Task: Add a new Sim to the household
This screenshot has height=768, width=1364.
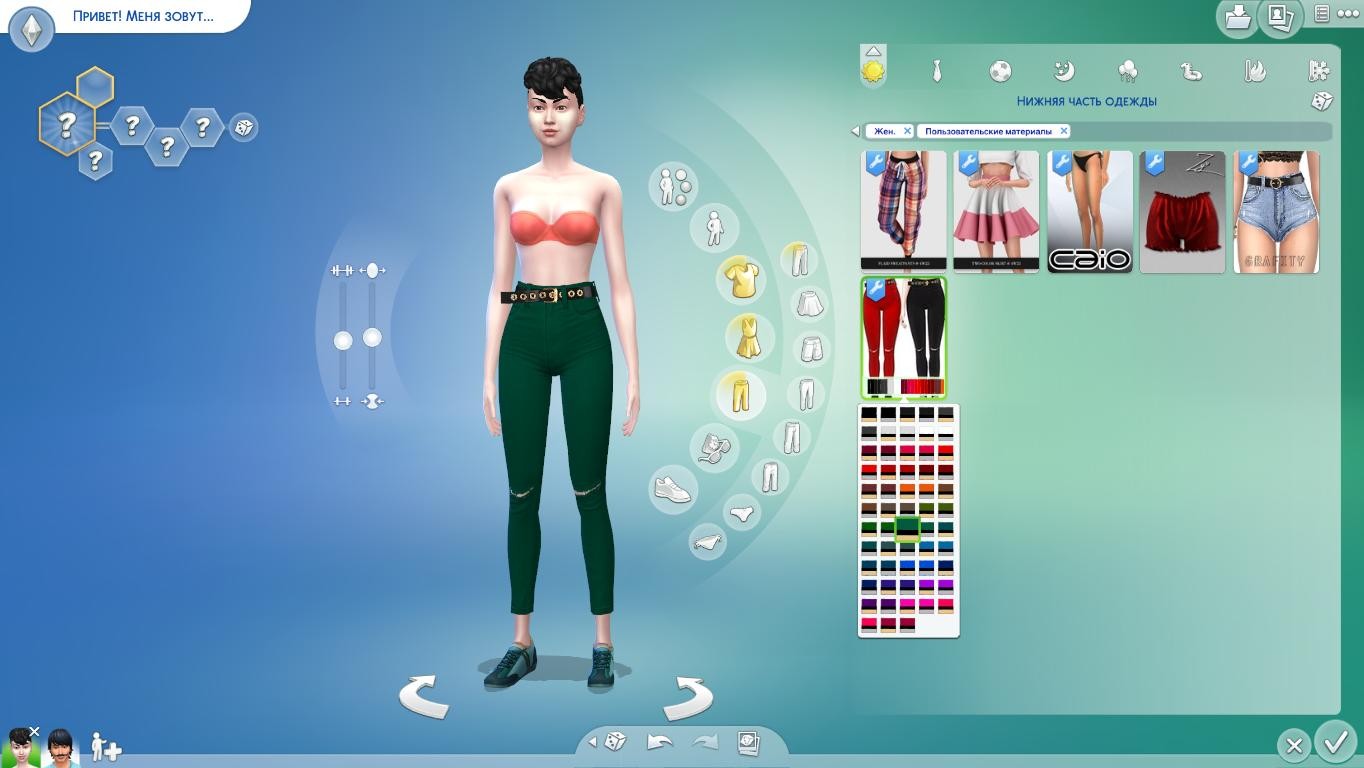Action: (x=106, y=746)
